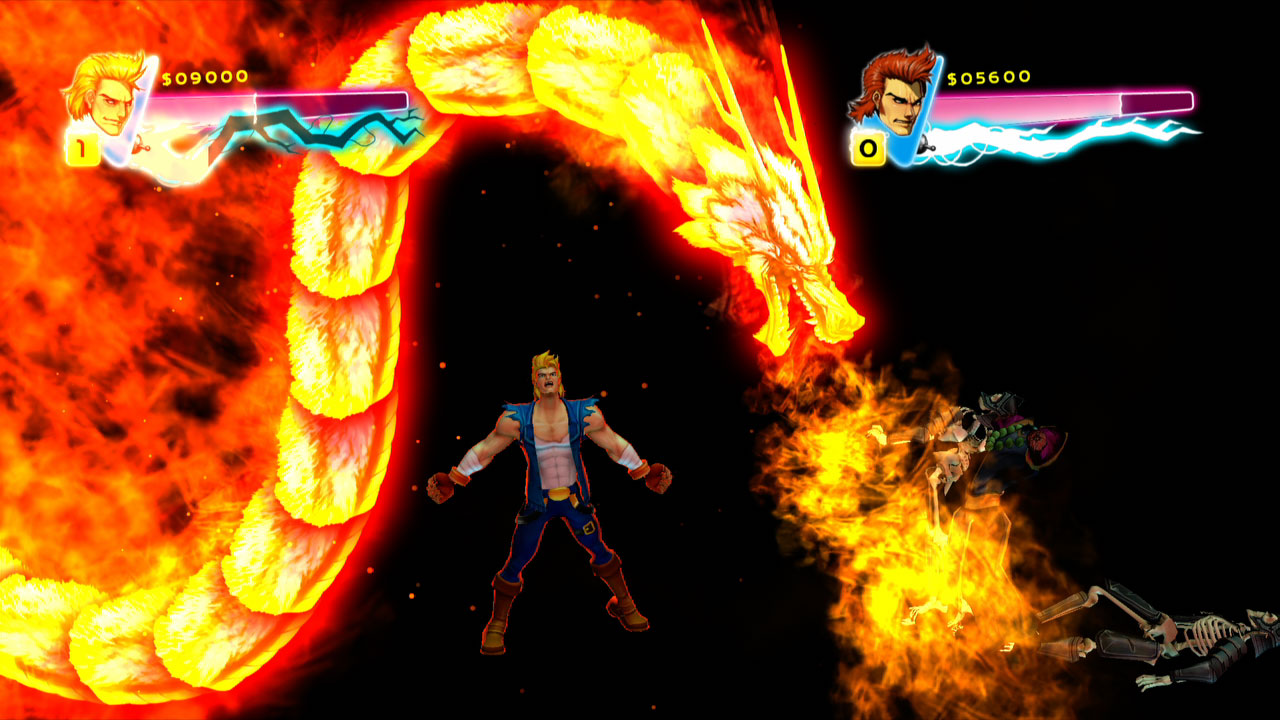Click the blond player one portrait

[x=102, y=97]
